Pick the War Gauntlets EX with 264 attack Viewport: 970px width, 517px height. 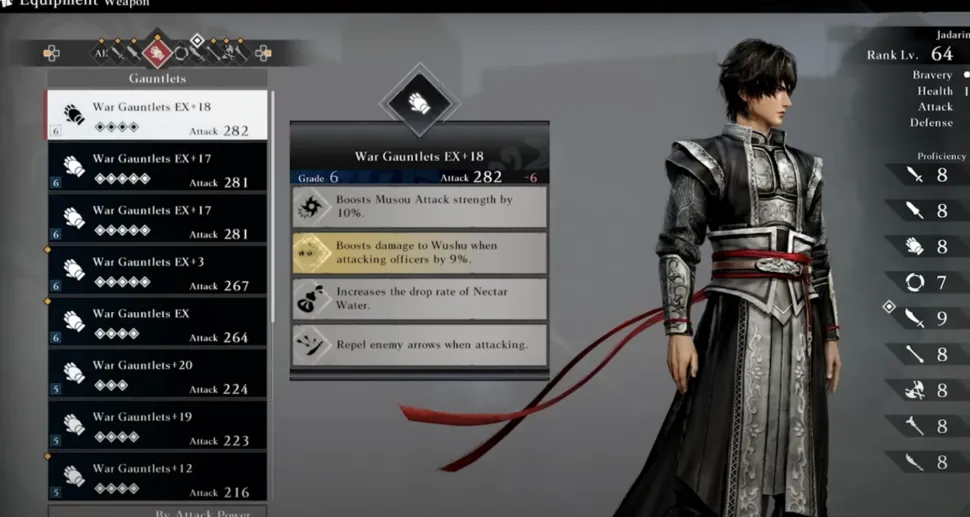pyautogui.click(x=157, y=322)
